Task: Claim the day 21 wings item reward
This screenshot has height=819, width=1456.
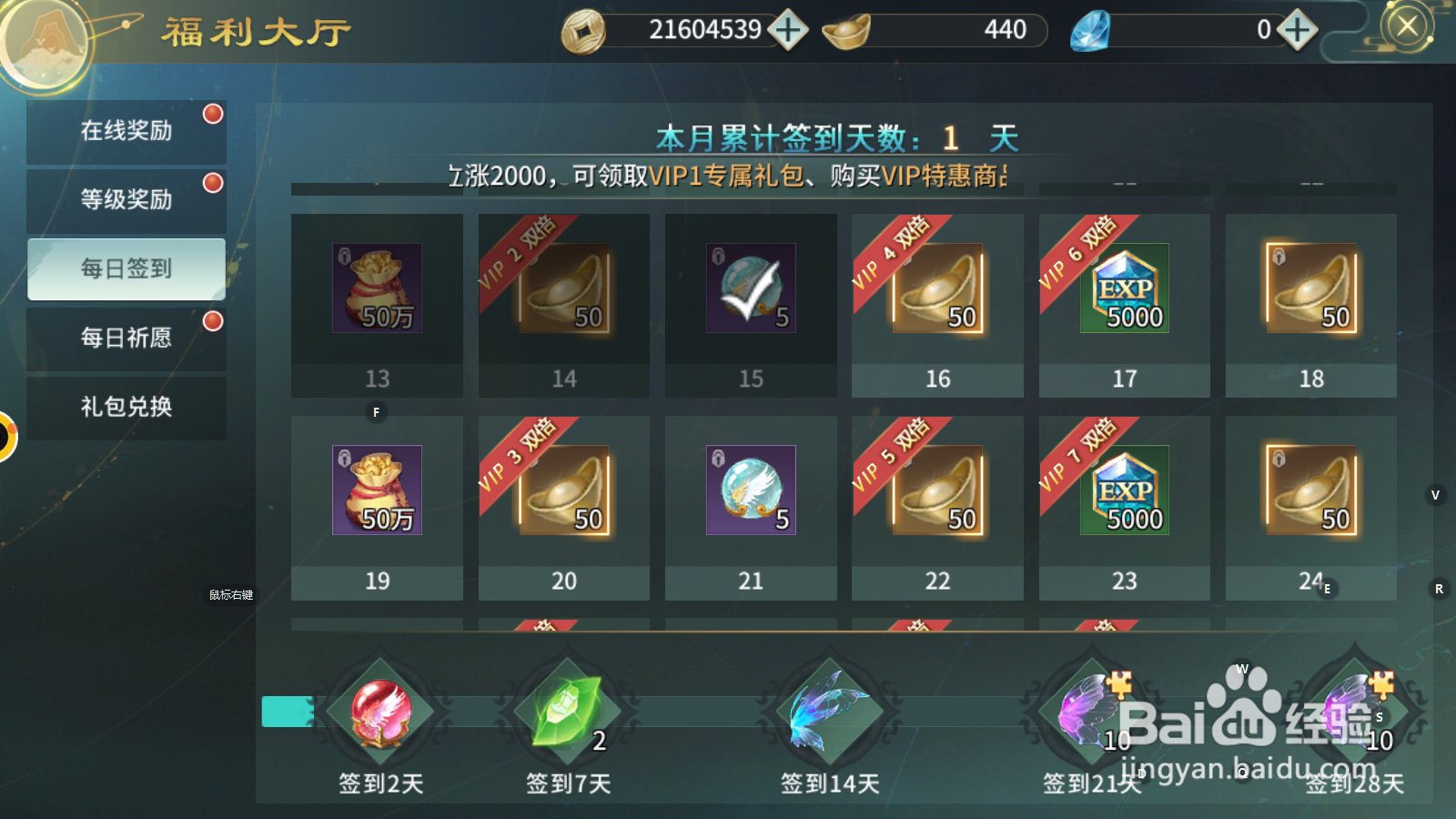Action: (x=751, y=491)
